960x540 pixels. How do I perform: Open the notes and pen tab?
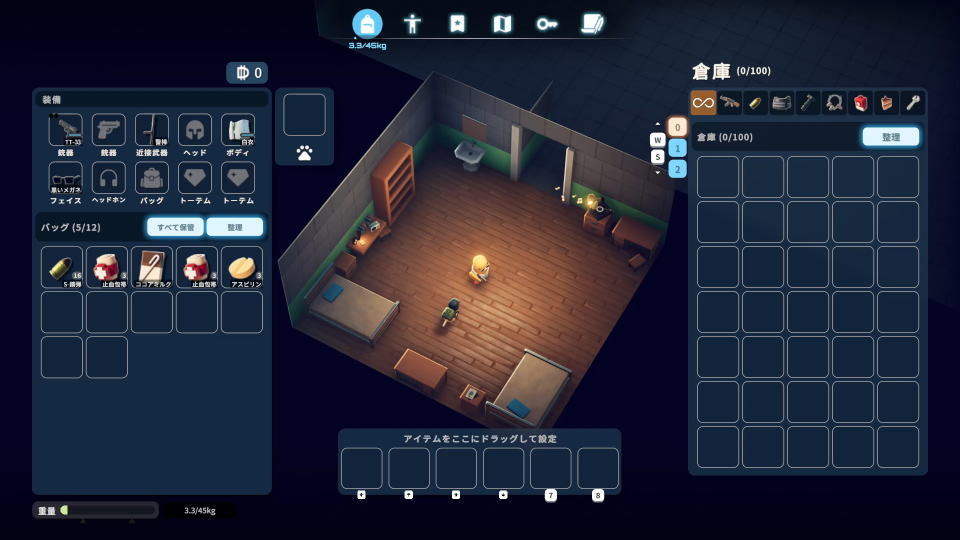[593, 24]
